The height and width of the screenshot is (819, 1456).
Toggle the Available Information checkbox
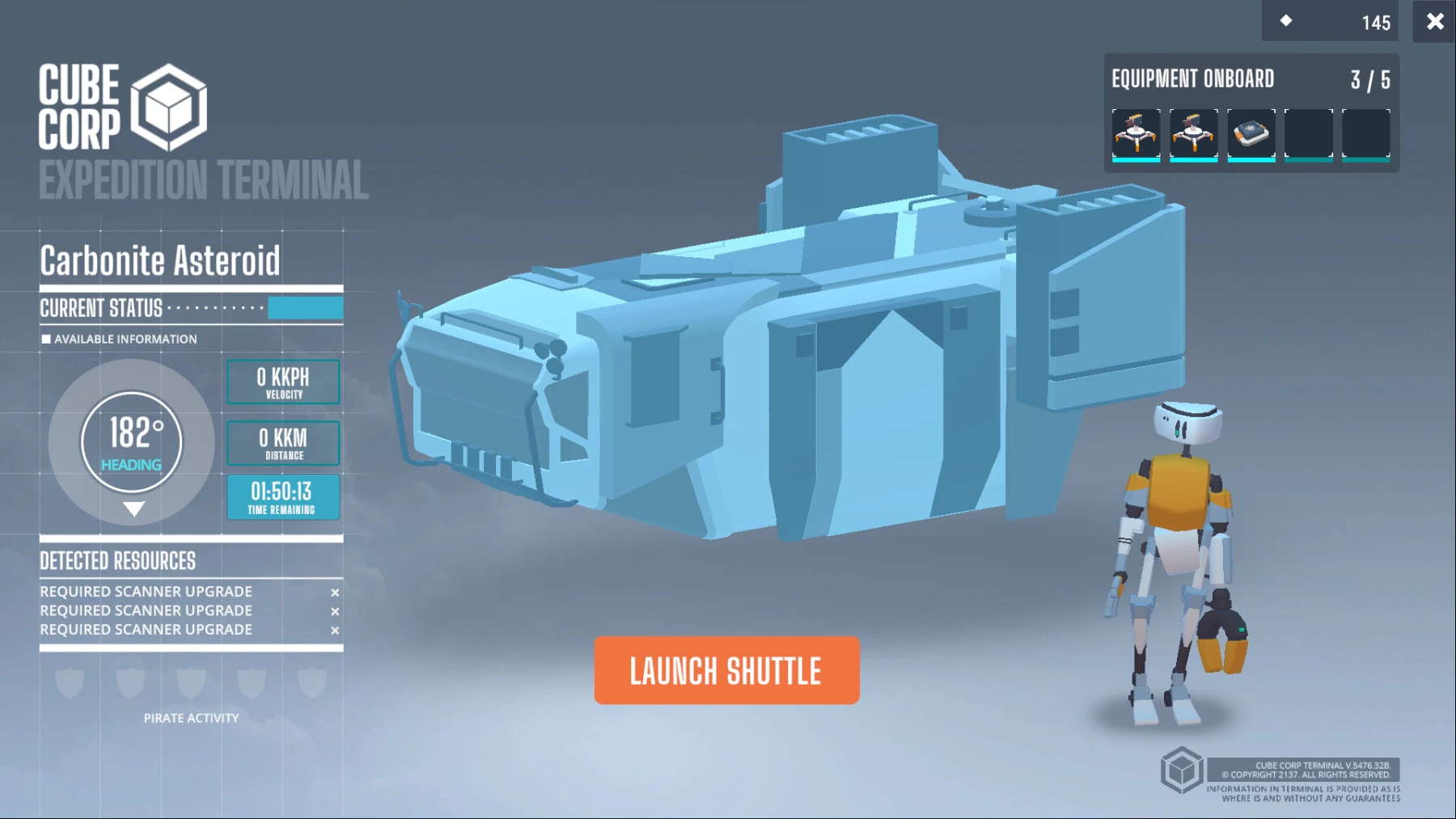point(46,340)
